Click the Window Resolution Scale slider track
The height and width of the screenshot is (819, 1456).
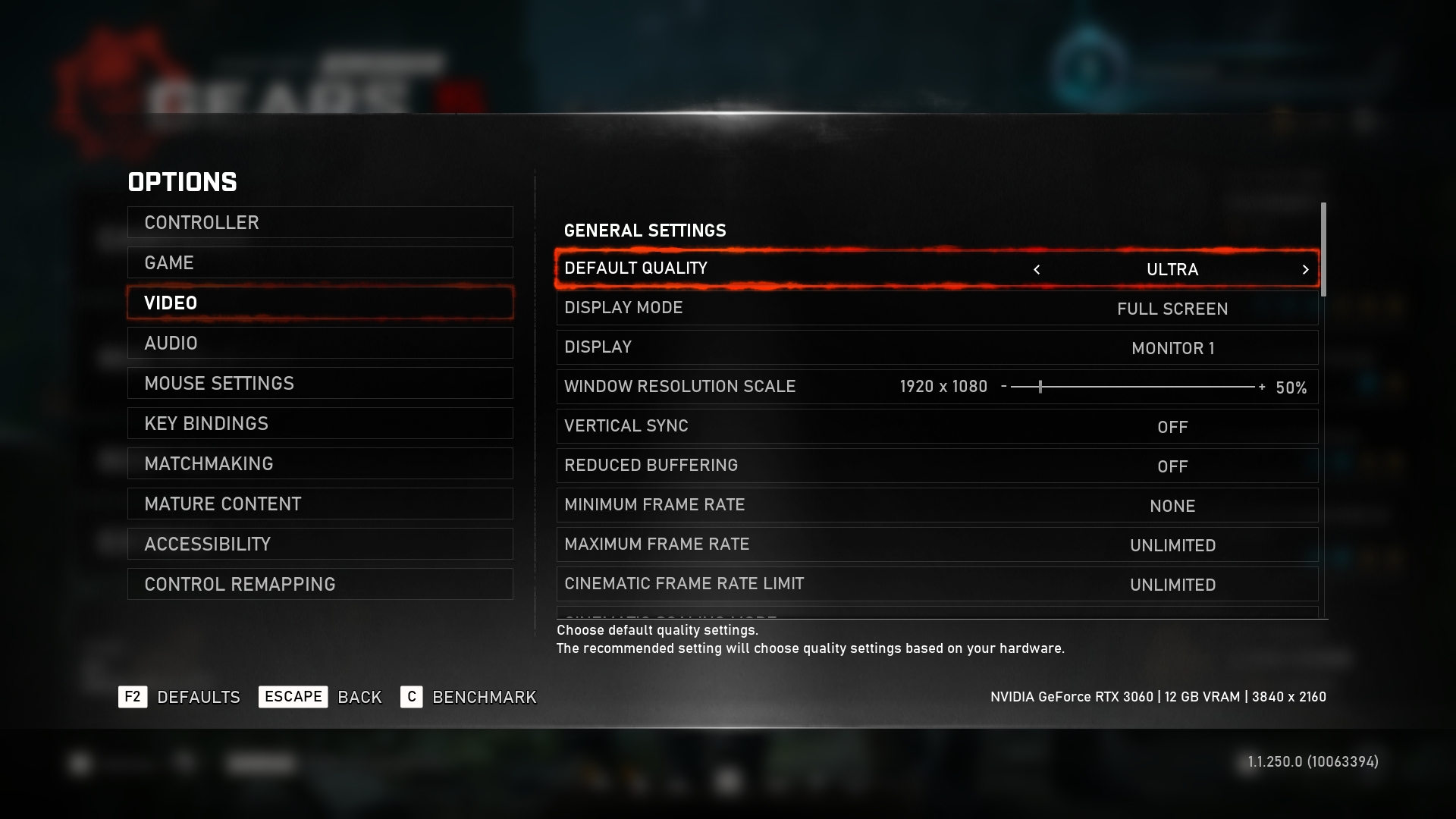tap(1132, 387)
